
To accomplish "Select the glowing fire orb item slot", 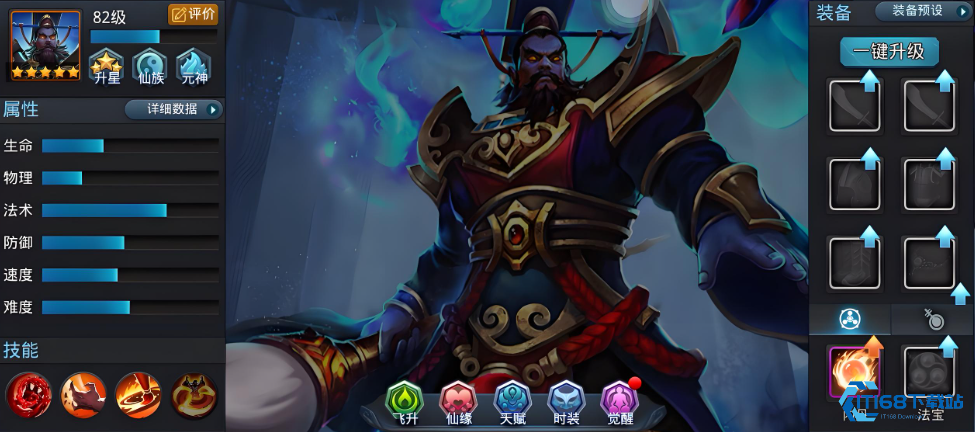I will [x=853, y=373].
